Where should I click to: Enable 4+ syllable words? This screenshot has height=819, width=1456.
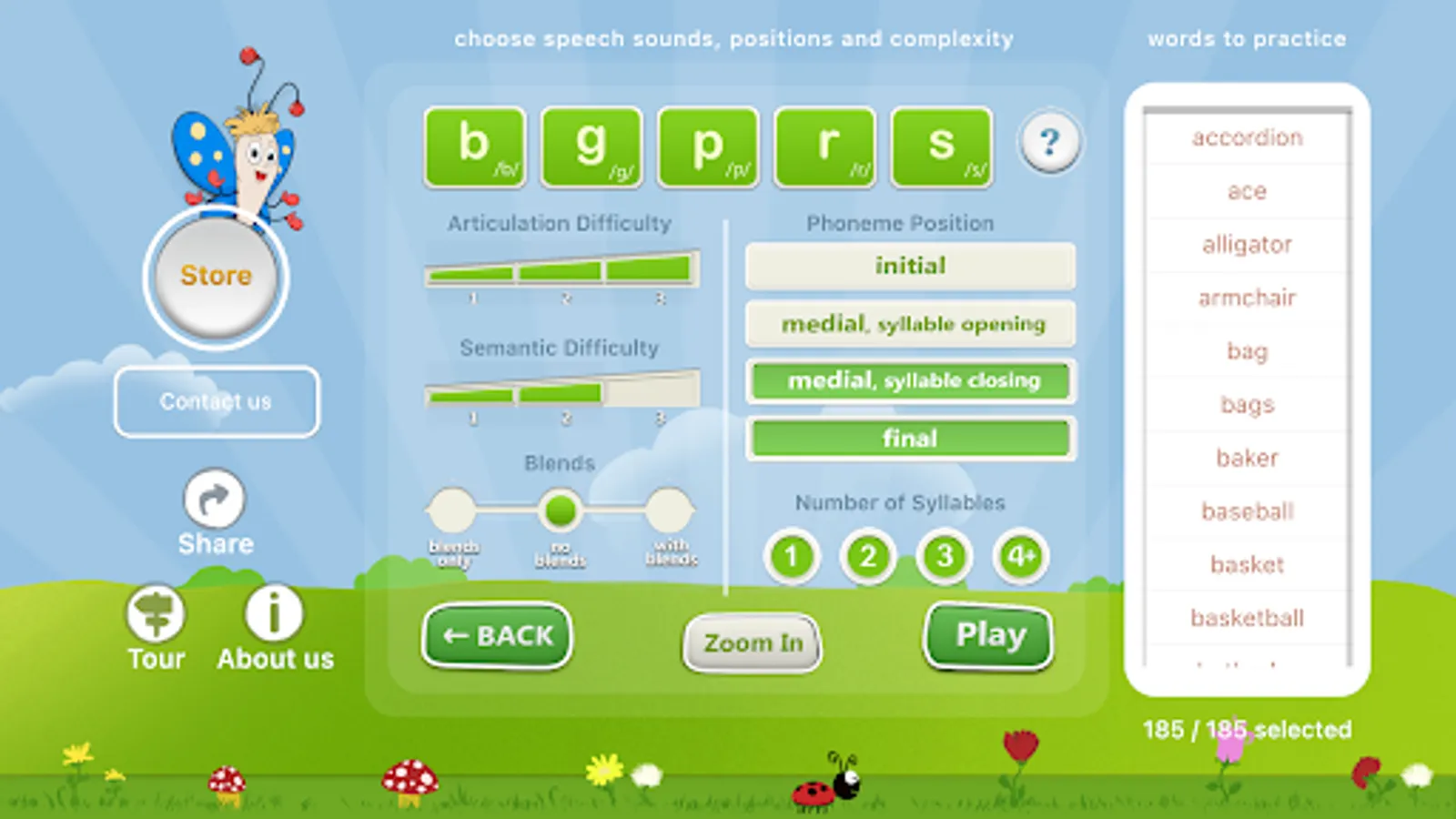(1019, 556)
